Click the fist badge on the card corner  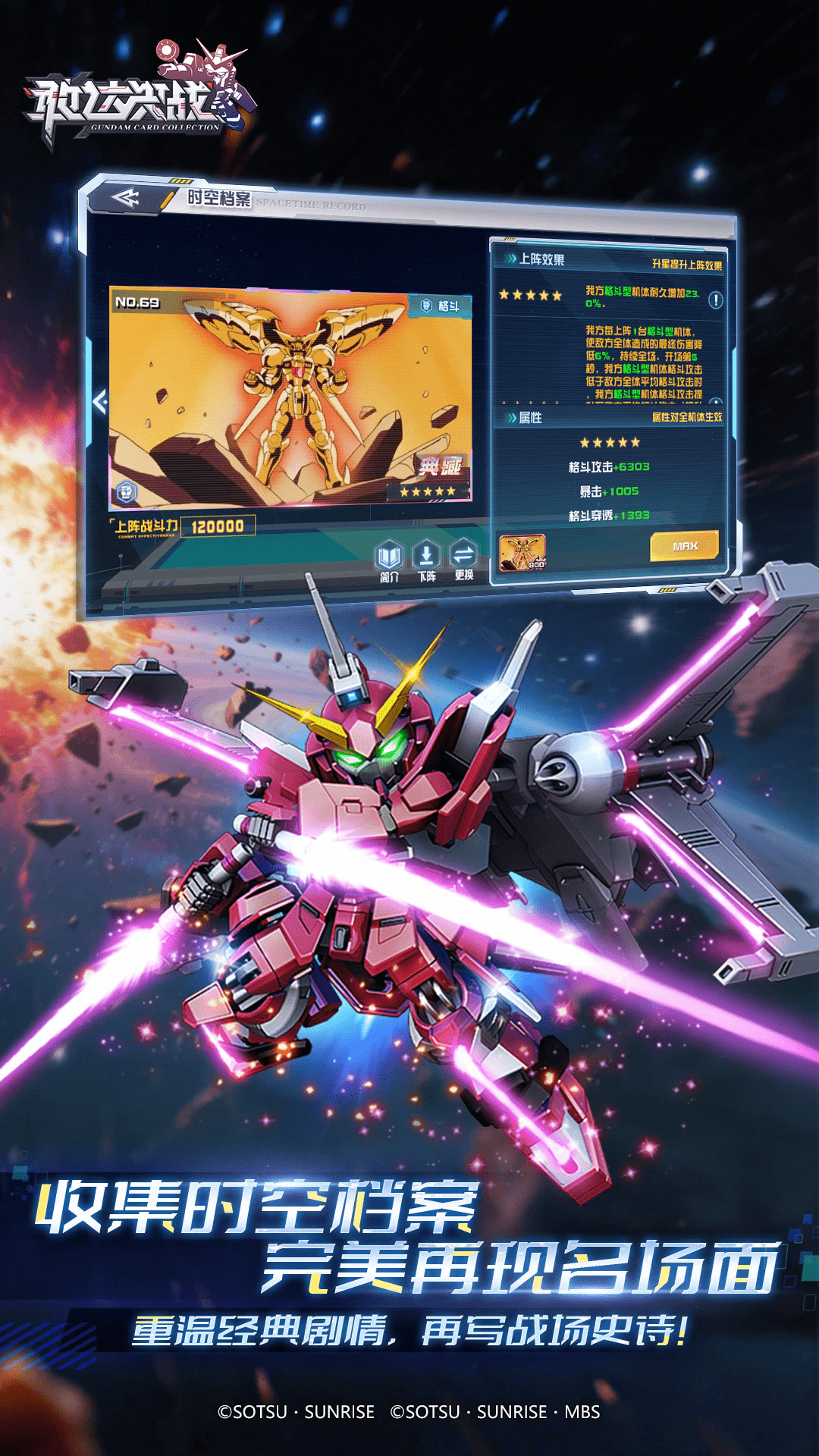[x=126, y=493]
